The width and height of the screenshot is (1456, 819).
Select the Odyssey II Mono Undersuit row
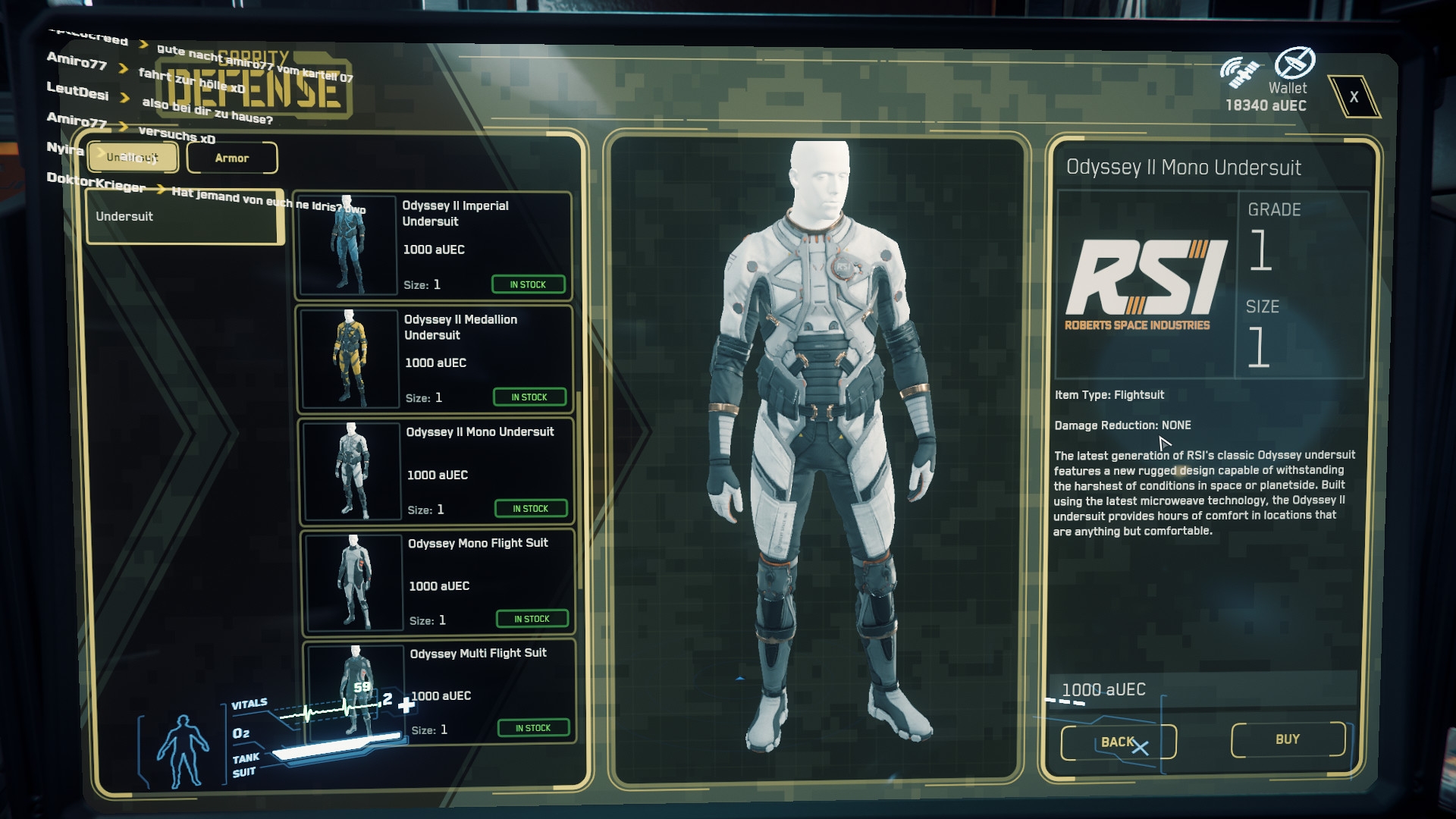(x=487, y=470)
